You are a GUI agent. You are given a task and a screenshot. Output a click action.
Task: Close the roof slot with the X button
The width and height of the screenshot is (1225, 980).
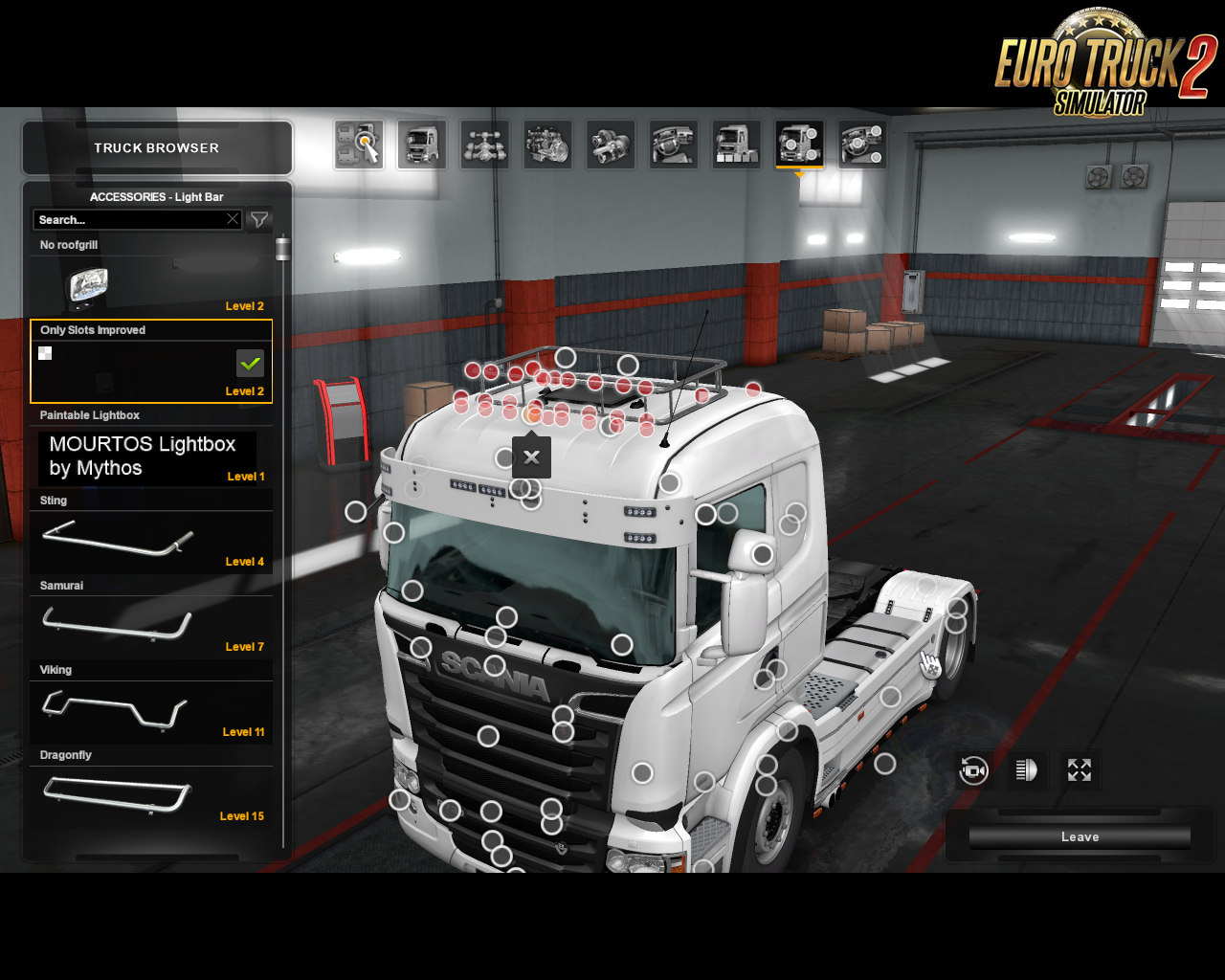coord(531,457)
